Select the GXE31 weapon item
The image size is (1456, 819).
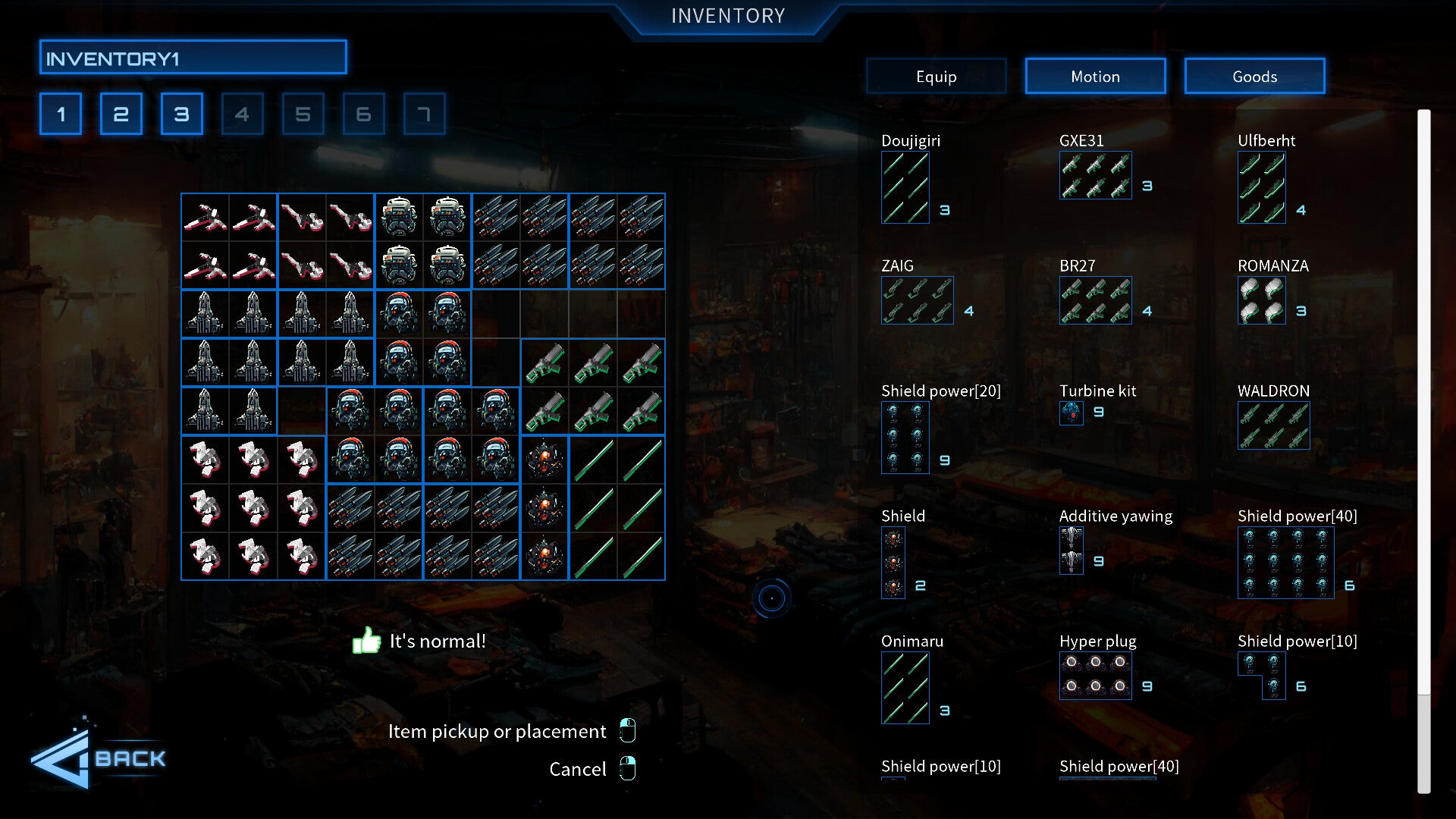pyautogui.click(x=1095, y=175)
